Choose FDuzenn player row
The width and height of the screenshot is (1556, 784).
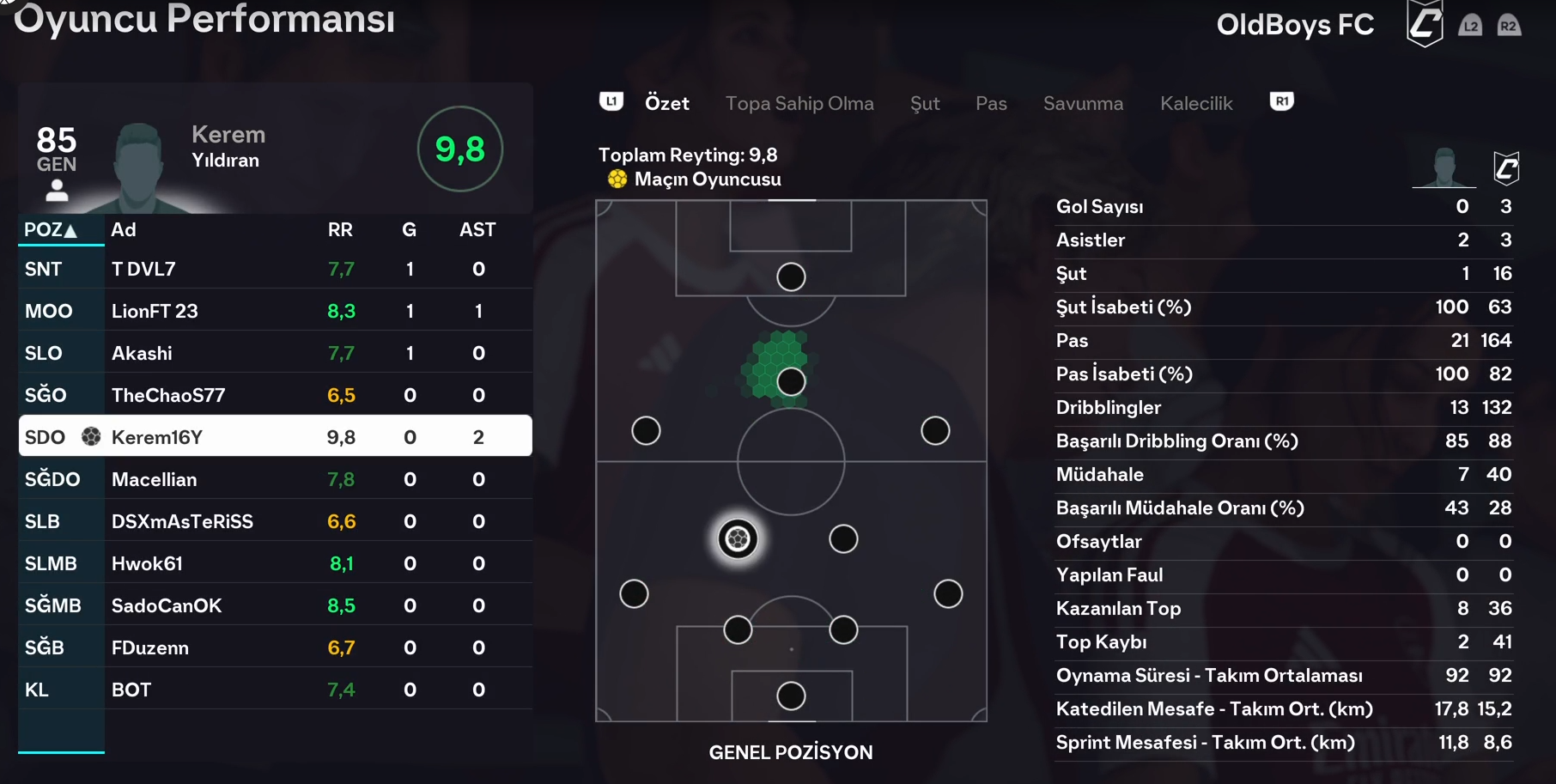(x=275, y=648)
